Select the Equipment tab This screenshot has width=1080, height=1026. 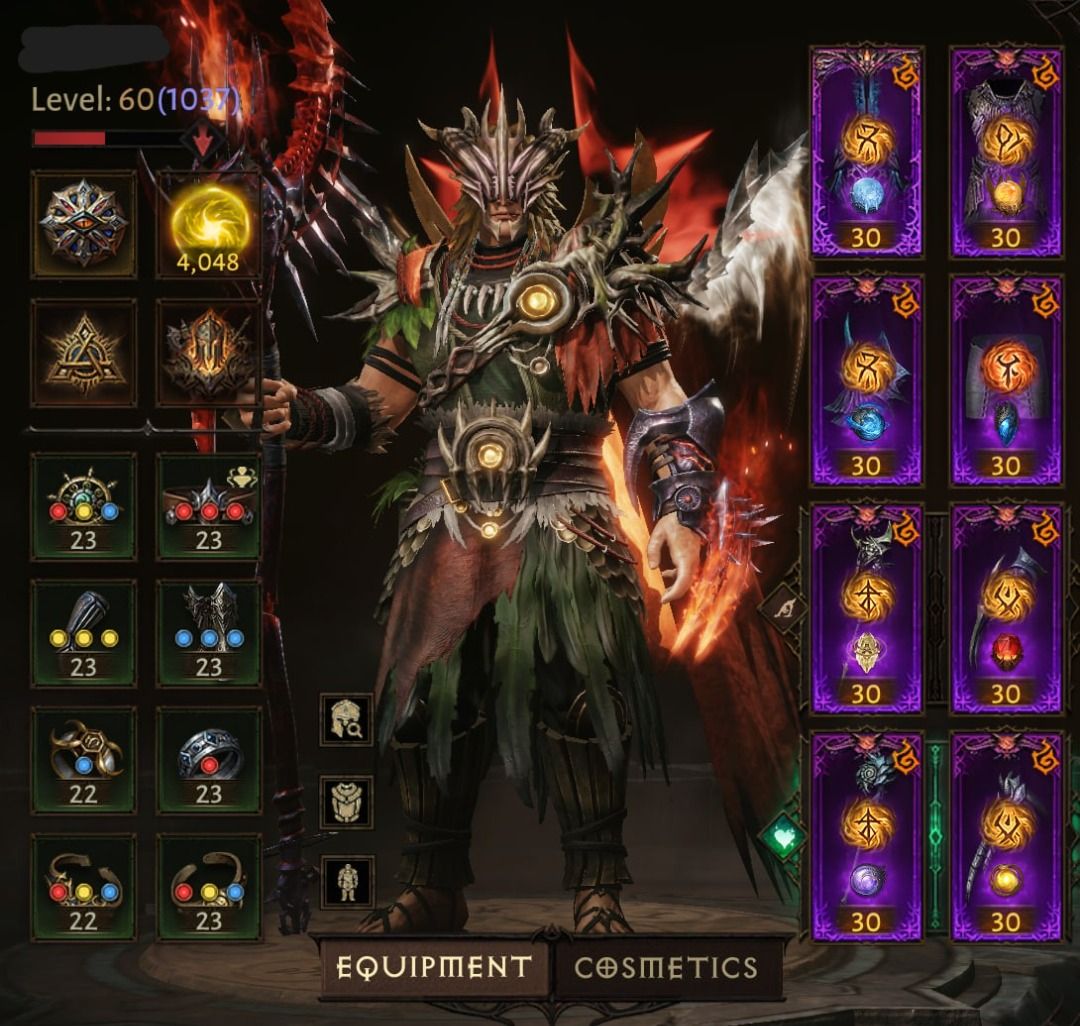pos(433,967)
